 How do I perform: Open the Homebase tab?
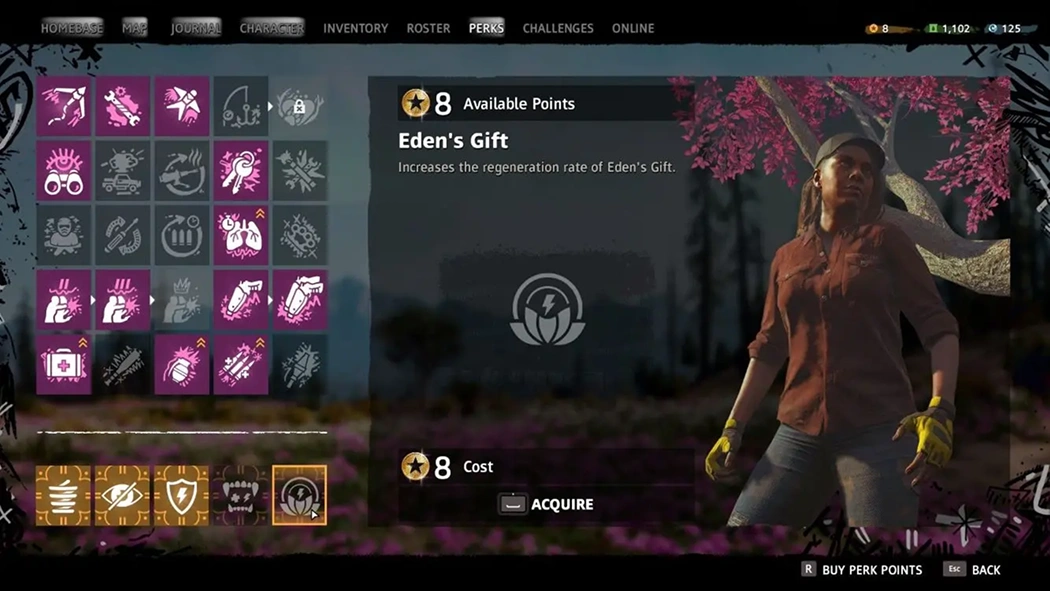click(x=71, y=28)
